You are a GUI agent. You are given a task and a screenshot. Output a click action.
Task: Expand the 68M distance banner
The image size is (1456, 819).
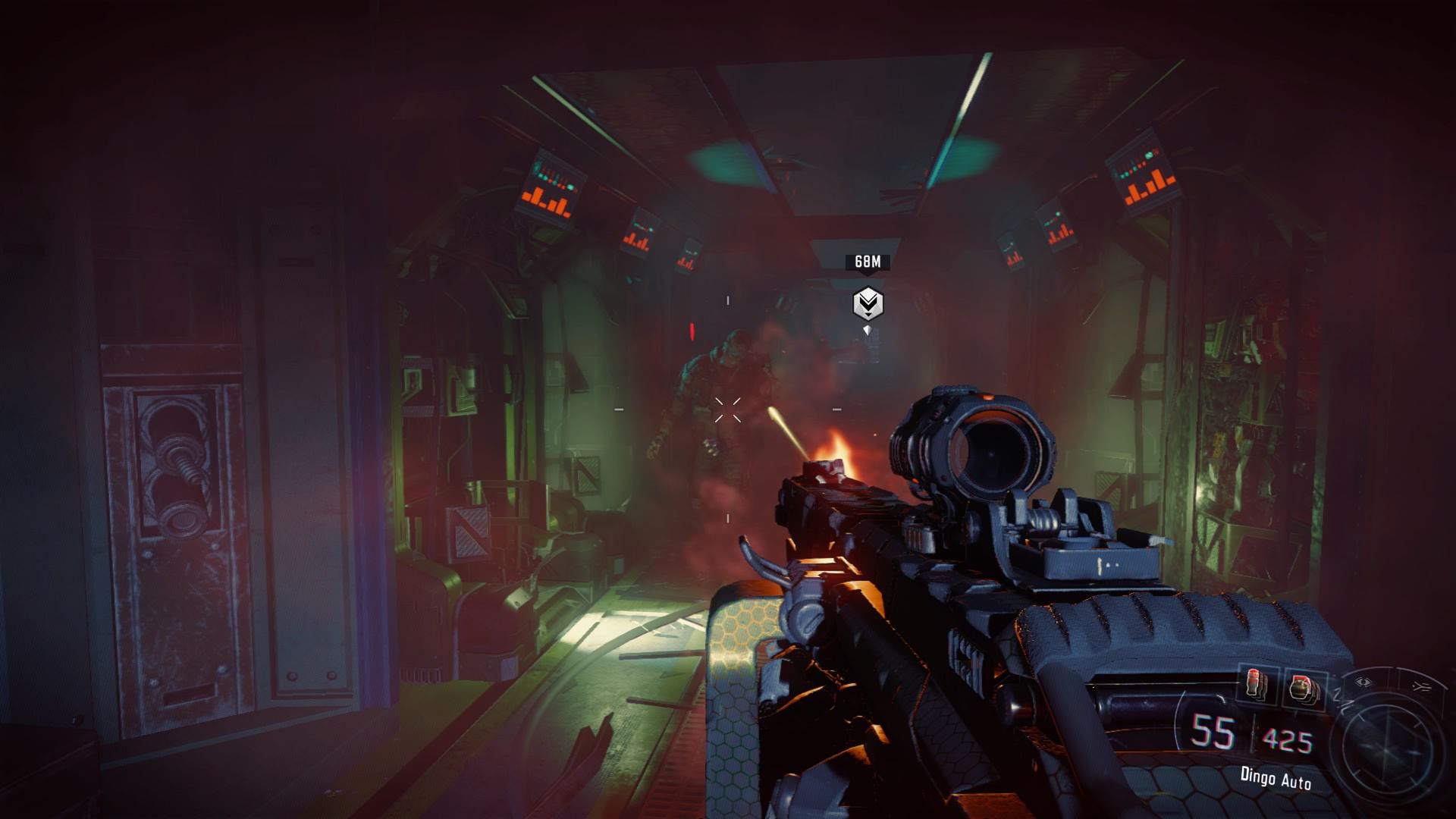[868, 262]
